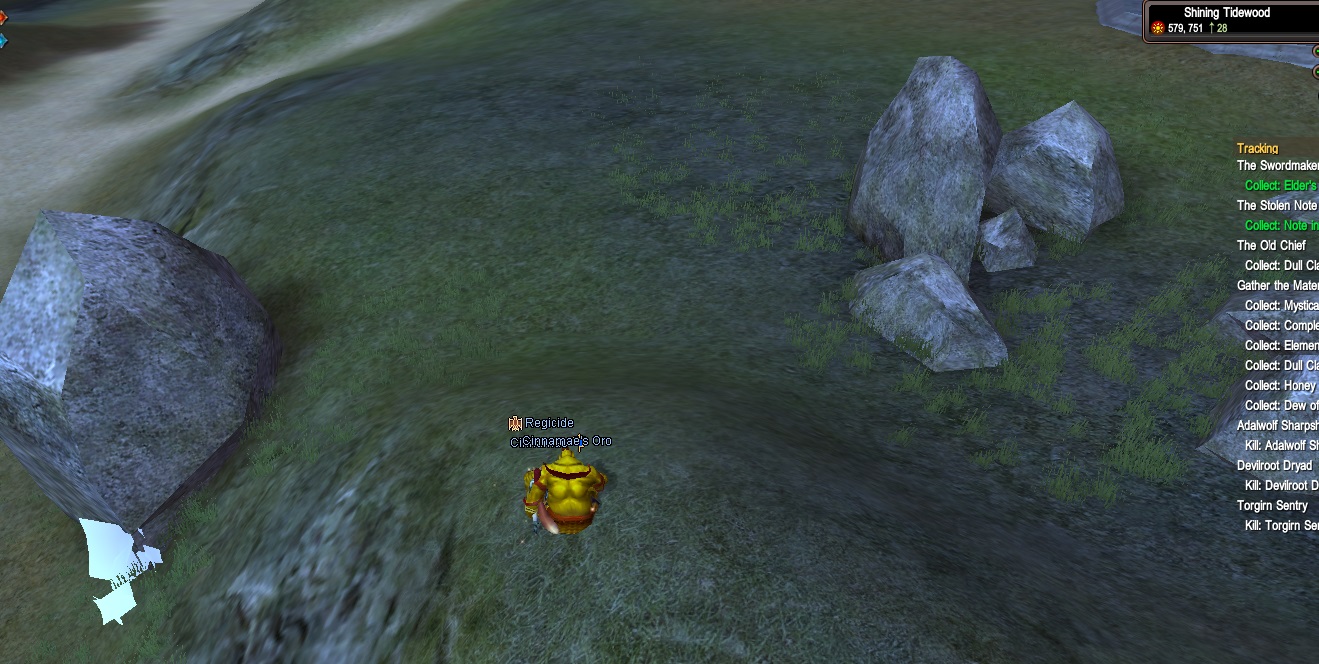This screenshot has height=664, width=1319.
Task: Click the Collect: Dew objective line
Action: tap(1281, 406)
